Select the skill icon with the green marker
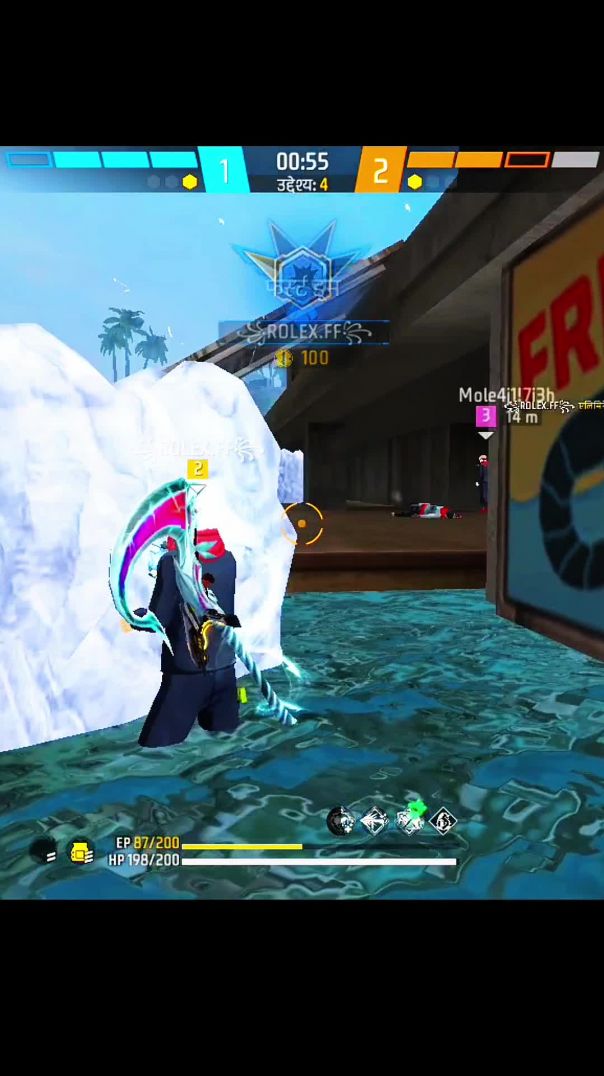 (x=410, y=819)
